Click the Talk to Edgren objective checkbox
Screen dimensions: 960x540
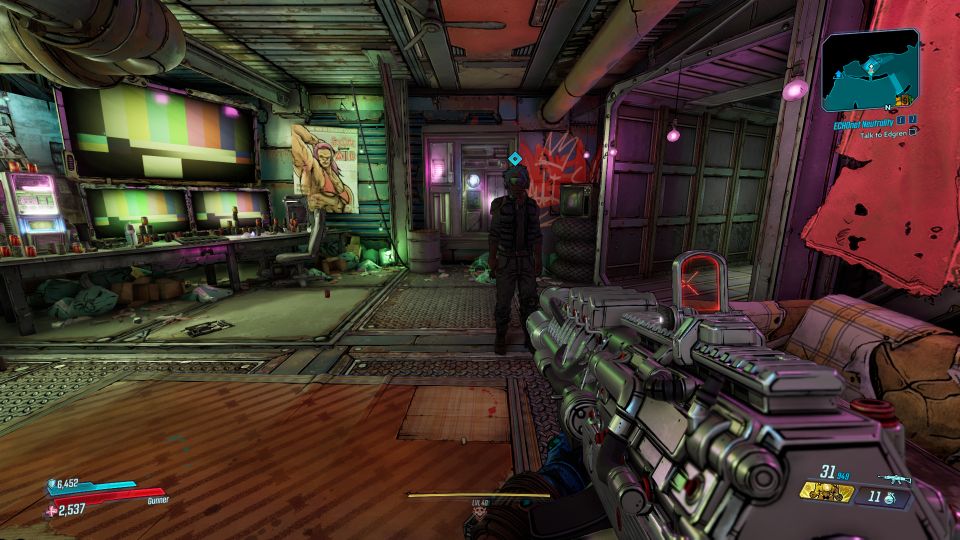(x=914, y=131)
